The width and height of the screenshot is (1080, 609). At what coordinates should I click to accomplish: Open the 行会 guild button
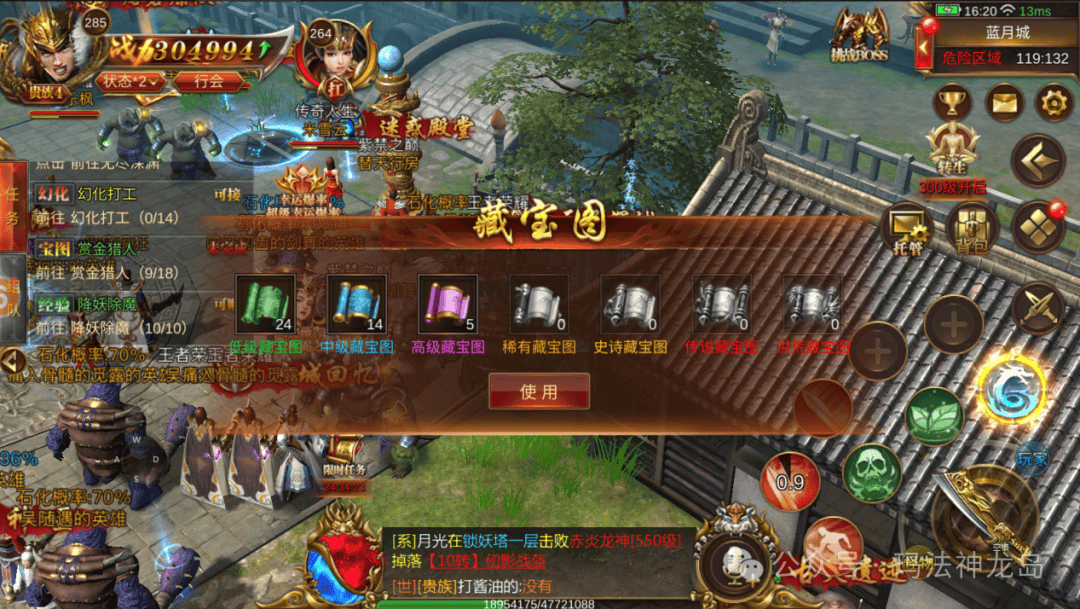point(209,81)
